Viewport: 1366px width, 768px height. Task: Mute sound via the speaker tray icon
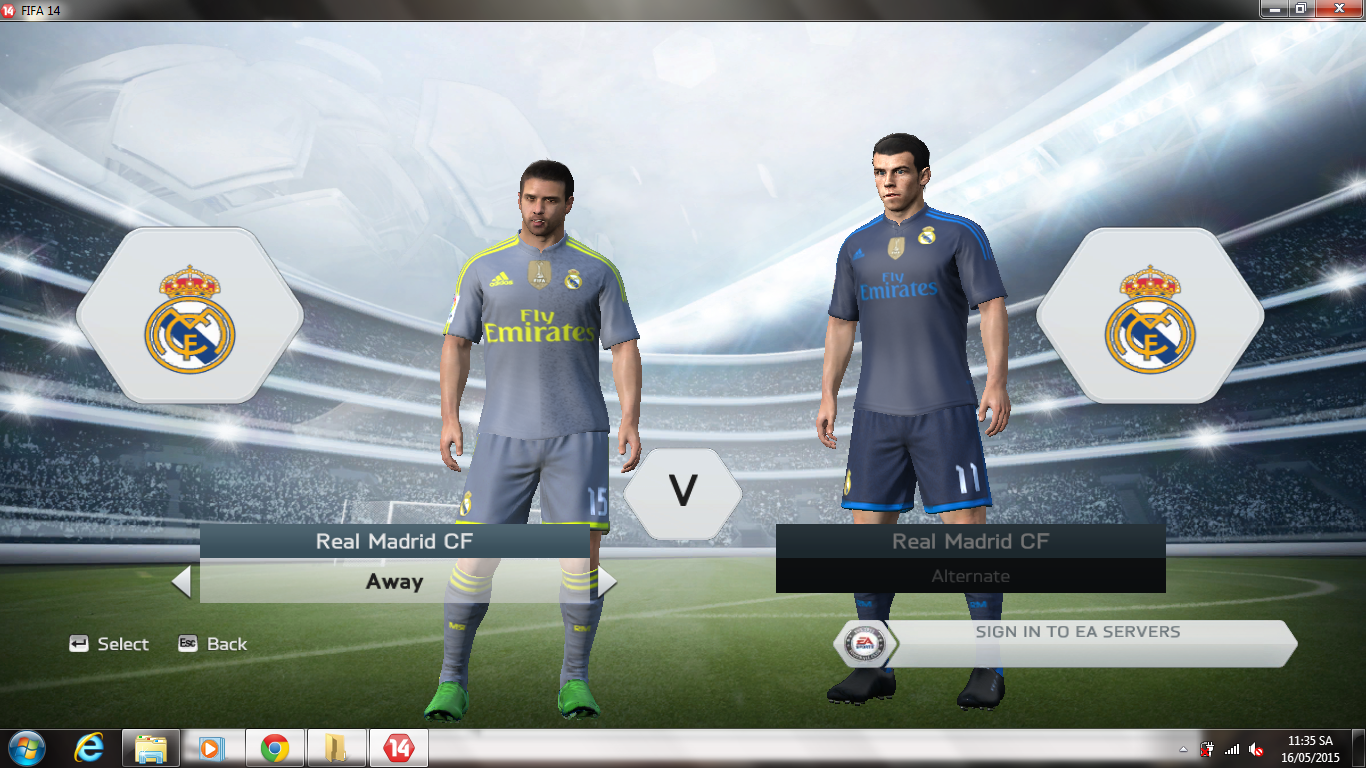pos(1256,748)
